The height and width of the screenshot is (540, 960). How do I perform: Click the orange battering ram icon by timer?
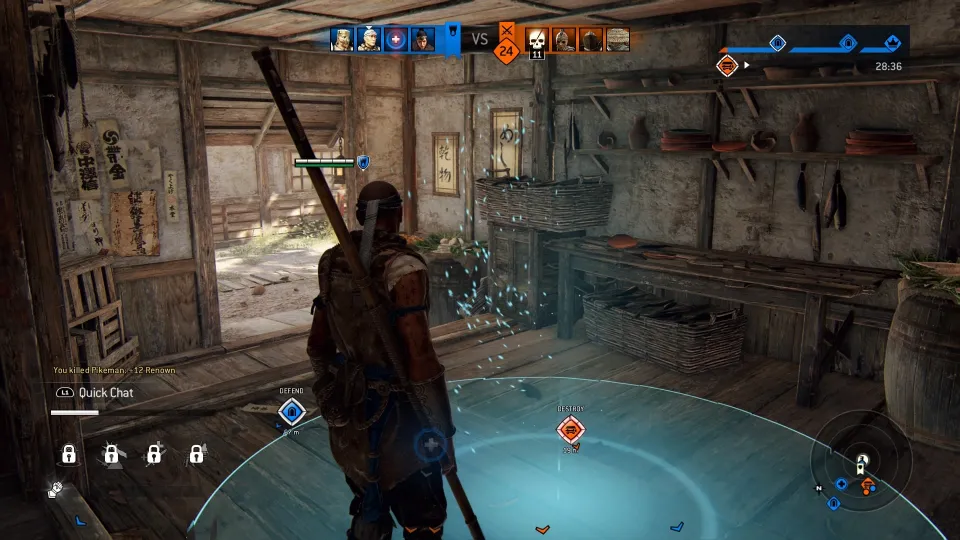pos(727,65)
